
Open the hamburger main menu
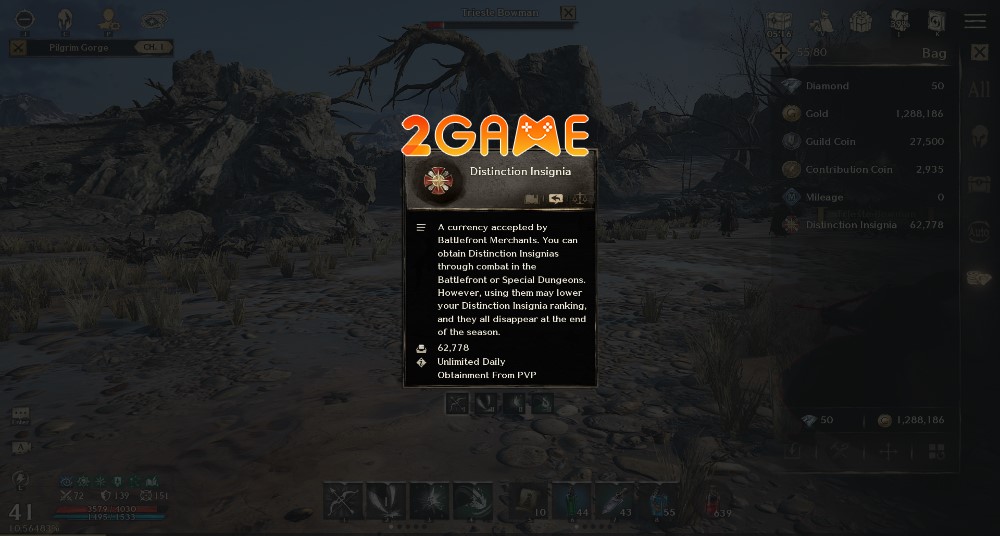click(x=974, y=21)
